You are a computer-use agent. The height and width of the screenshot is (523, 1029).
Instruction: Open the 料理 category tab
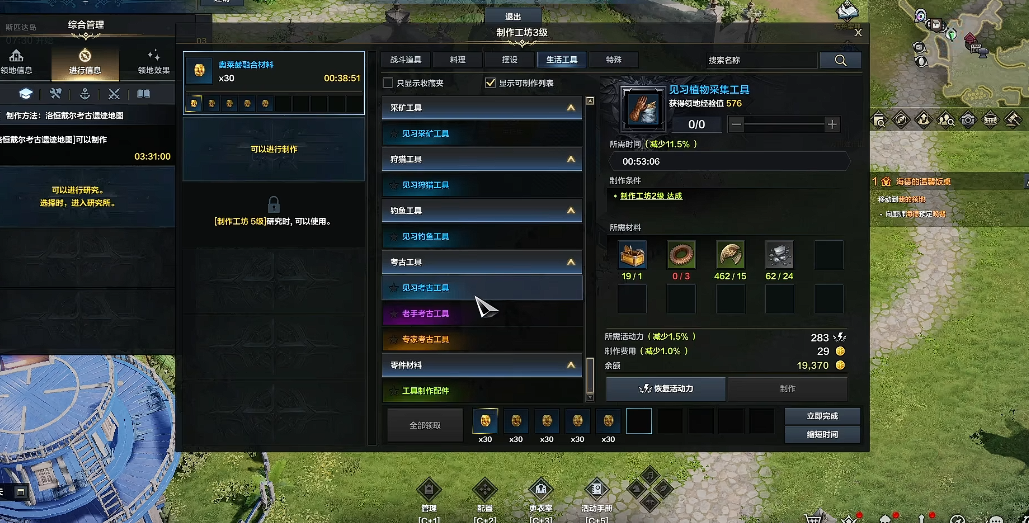tap(457, 60)
